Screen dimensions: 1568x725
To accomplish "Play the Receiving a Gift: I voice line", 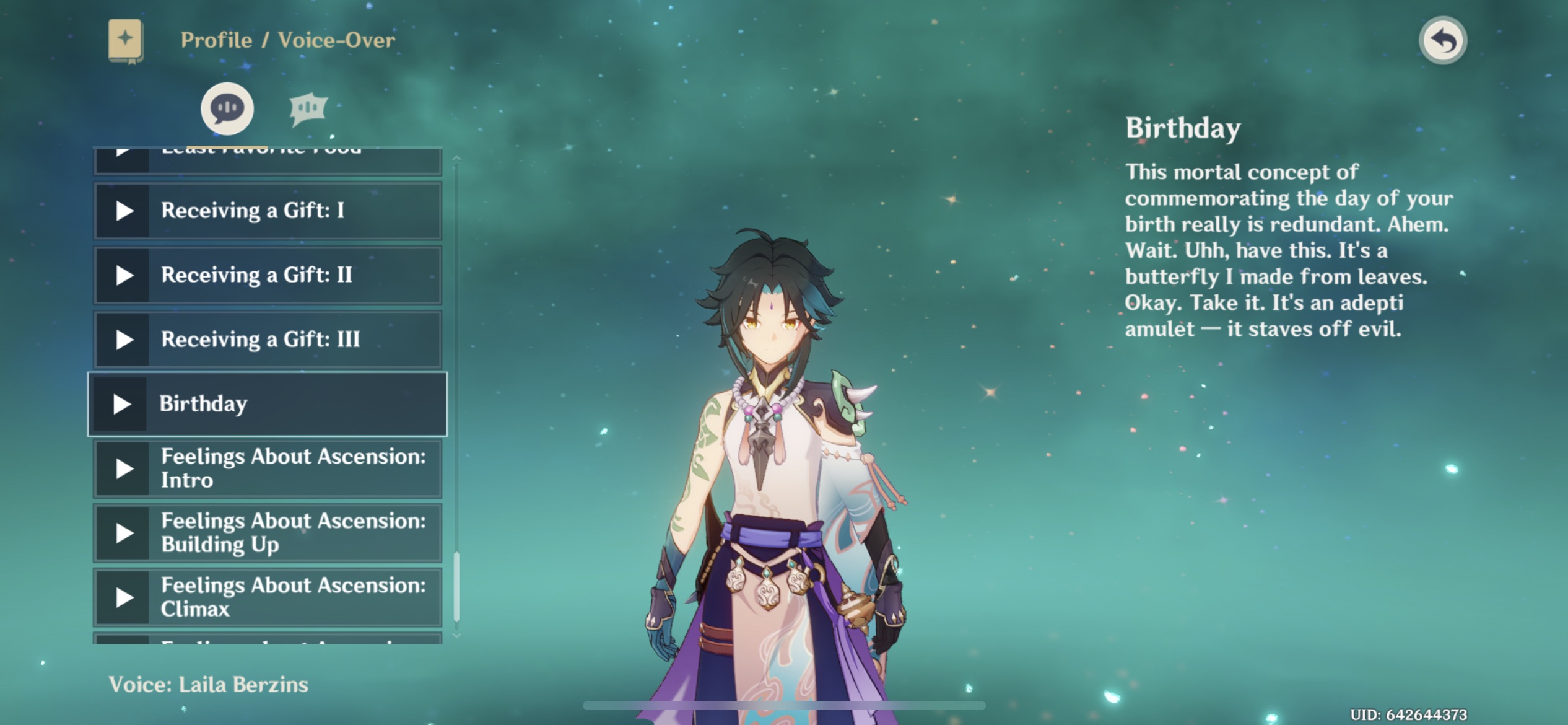I will [x=124, y=211].
